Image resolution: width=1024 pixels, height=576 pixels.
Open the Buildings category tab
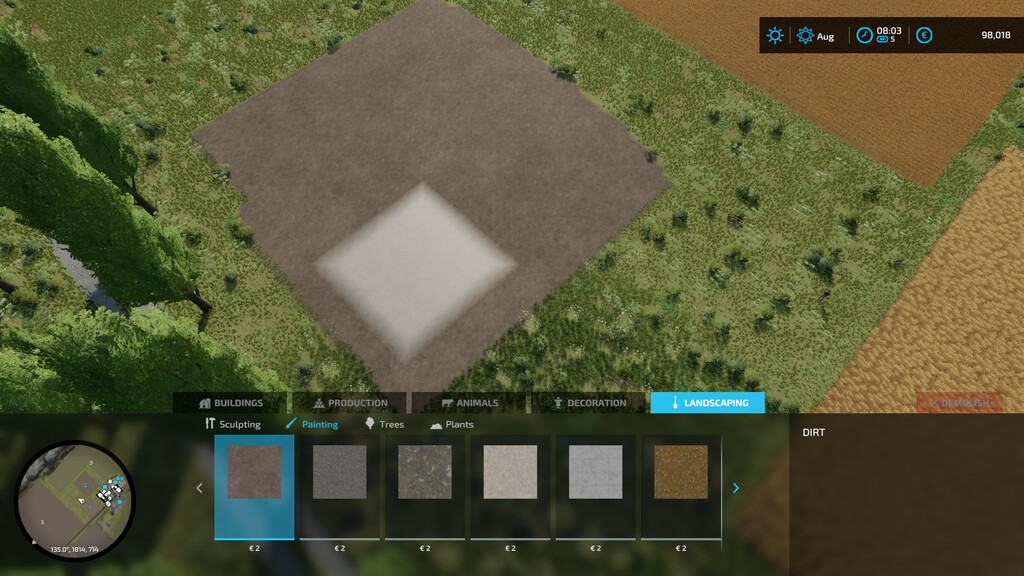point(231,403)
